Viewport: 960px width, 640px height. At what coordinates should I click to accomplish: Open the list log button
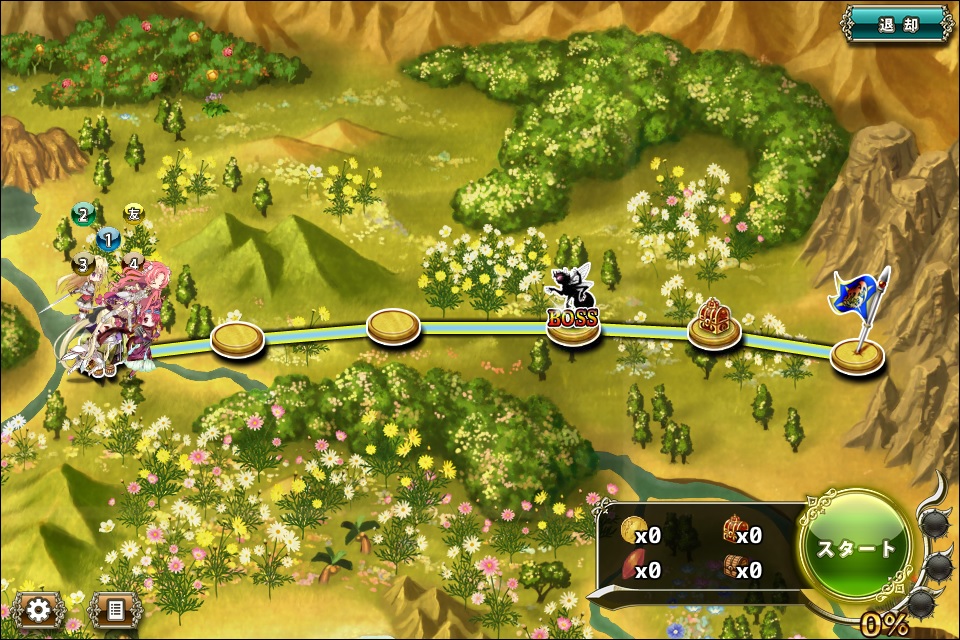pyautogui.click(x=115, y=609)
